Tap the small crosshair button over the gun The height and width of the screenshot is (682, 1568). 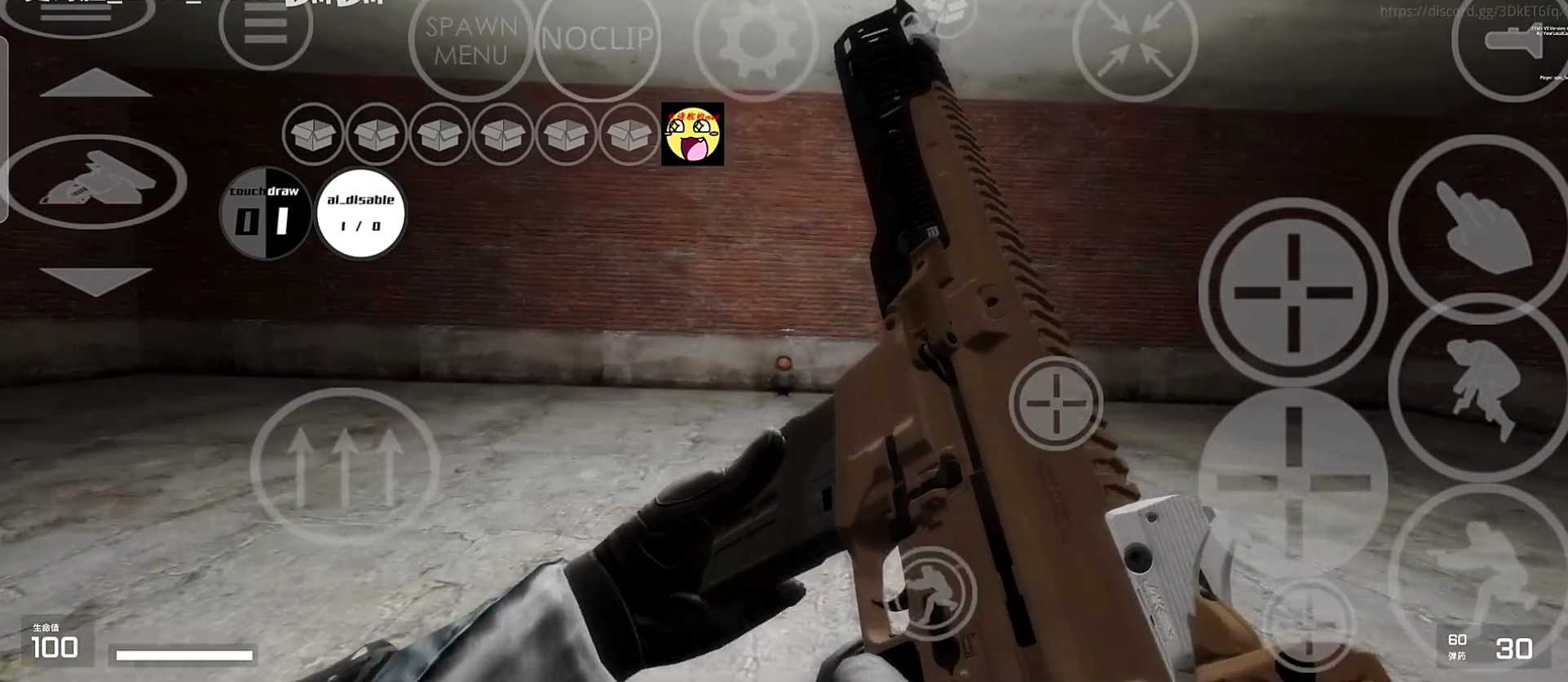click(1055, 403)
